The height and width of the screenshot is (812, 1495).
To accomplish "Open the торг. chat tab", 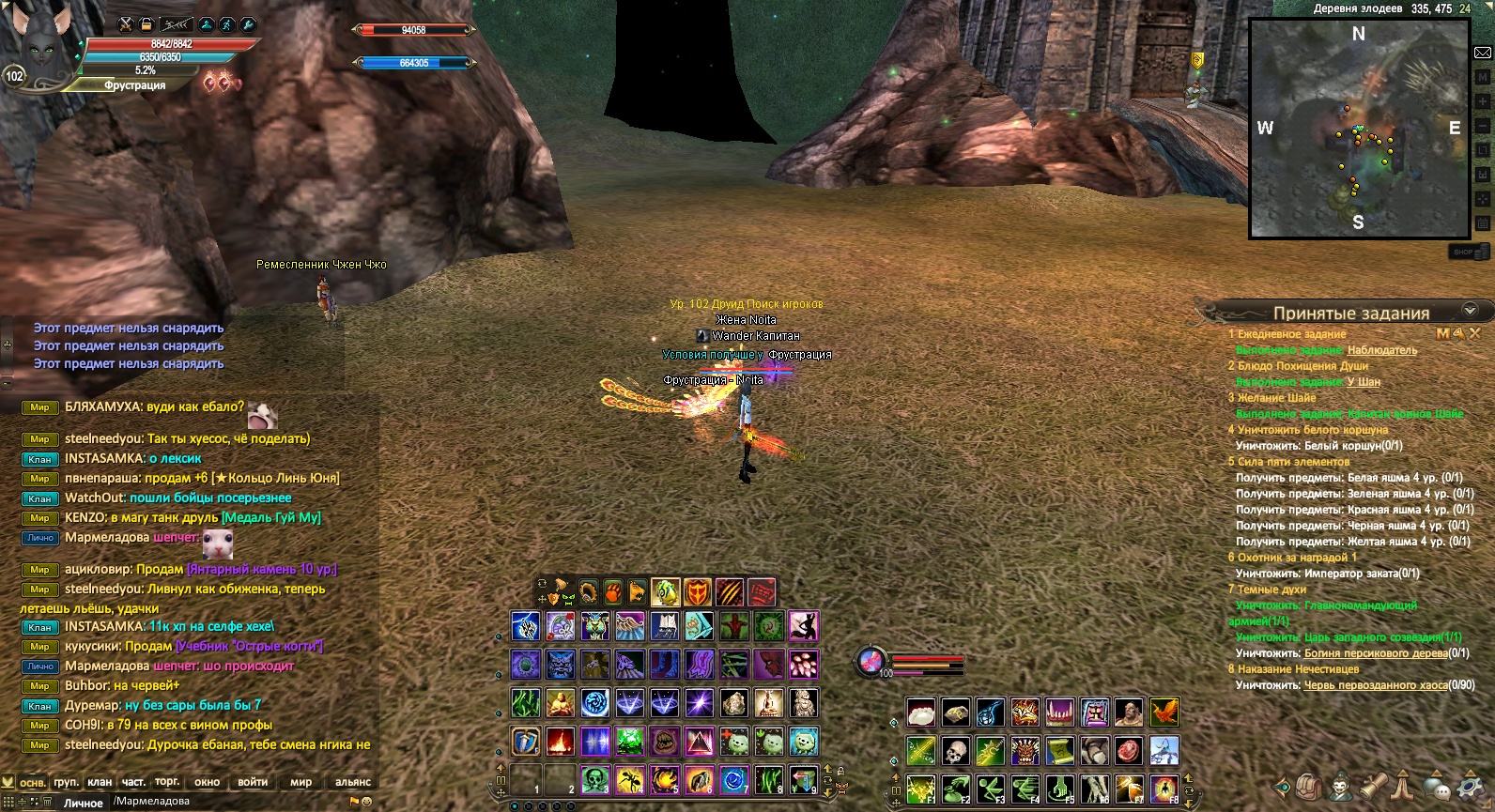I will (167, 782).
